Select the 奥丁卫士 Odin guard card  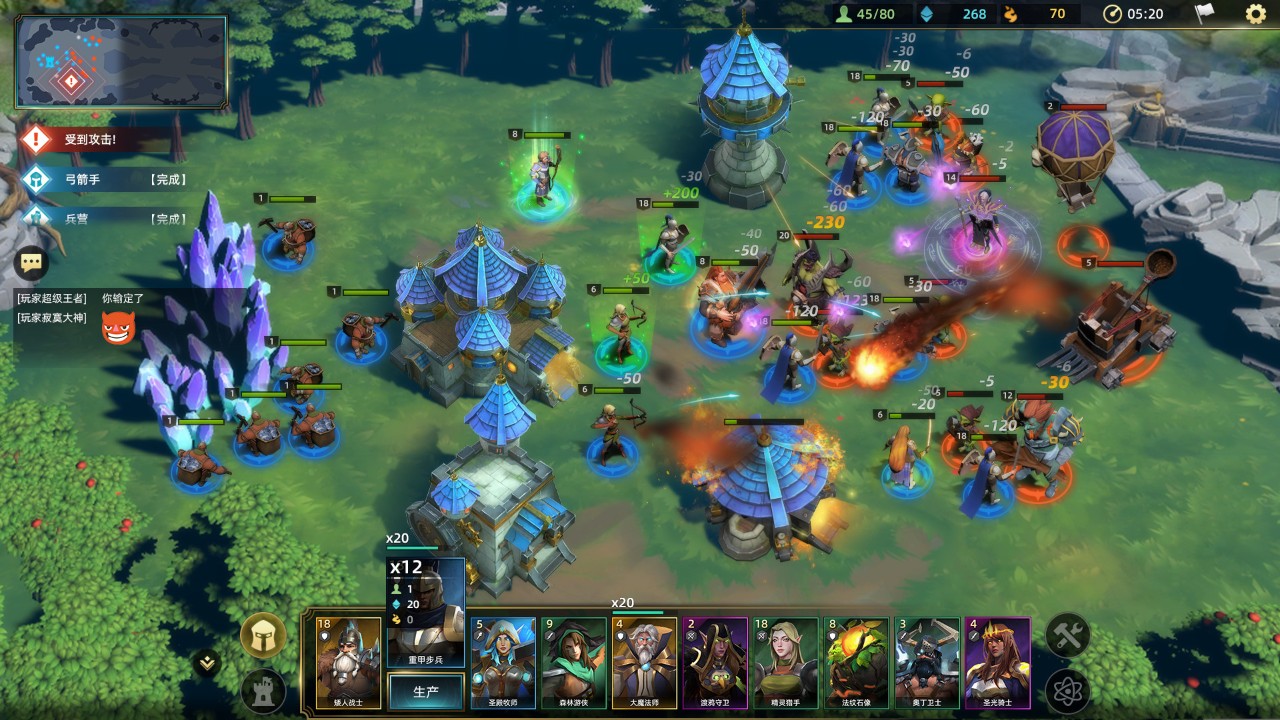pos(927,663)
